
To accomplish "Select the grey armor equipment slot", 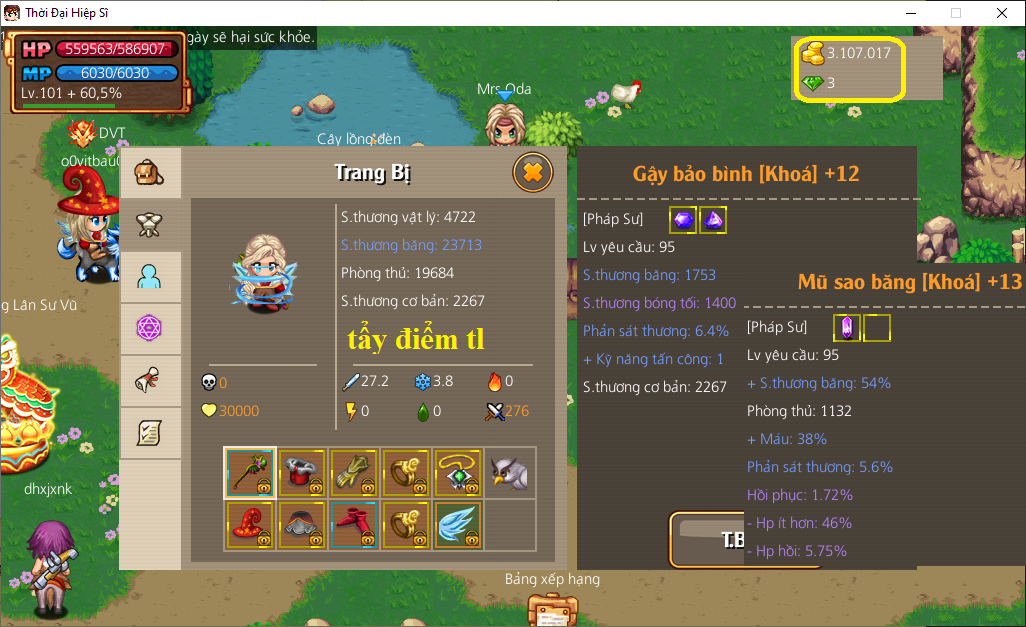I will (302, 524).
